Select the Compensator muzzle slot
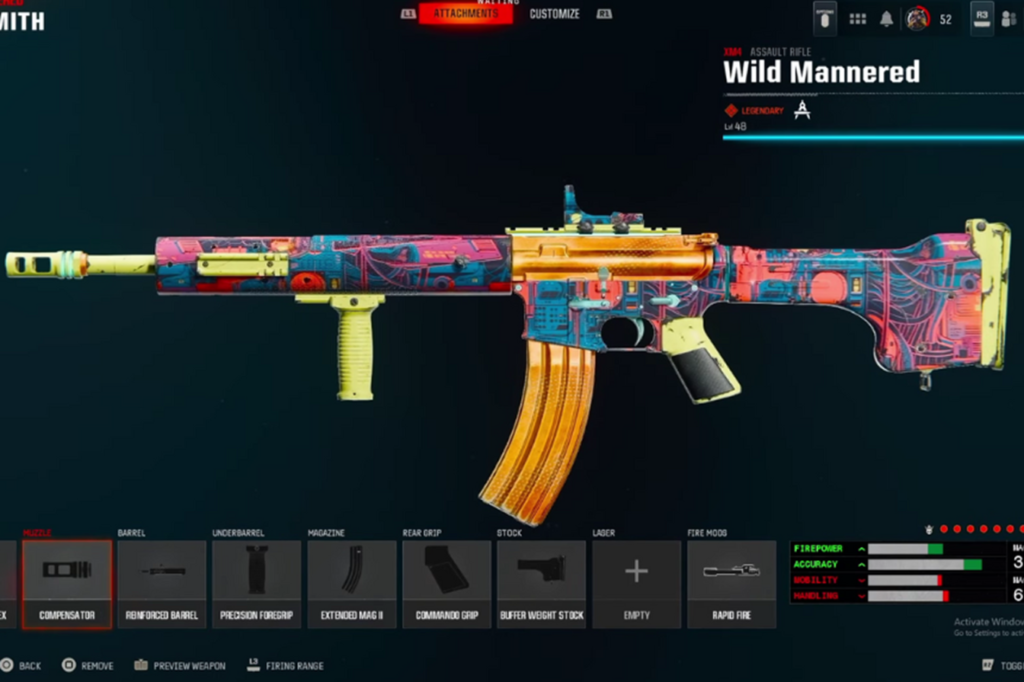Viewport: 1024px width, 682px height. 67,584
